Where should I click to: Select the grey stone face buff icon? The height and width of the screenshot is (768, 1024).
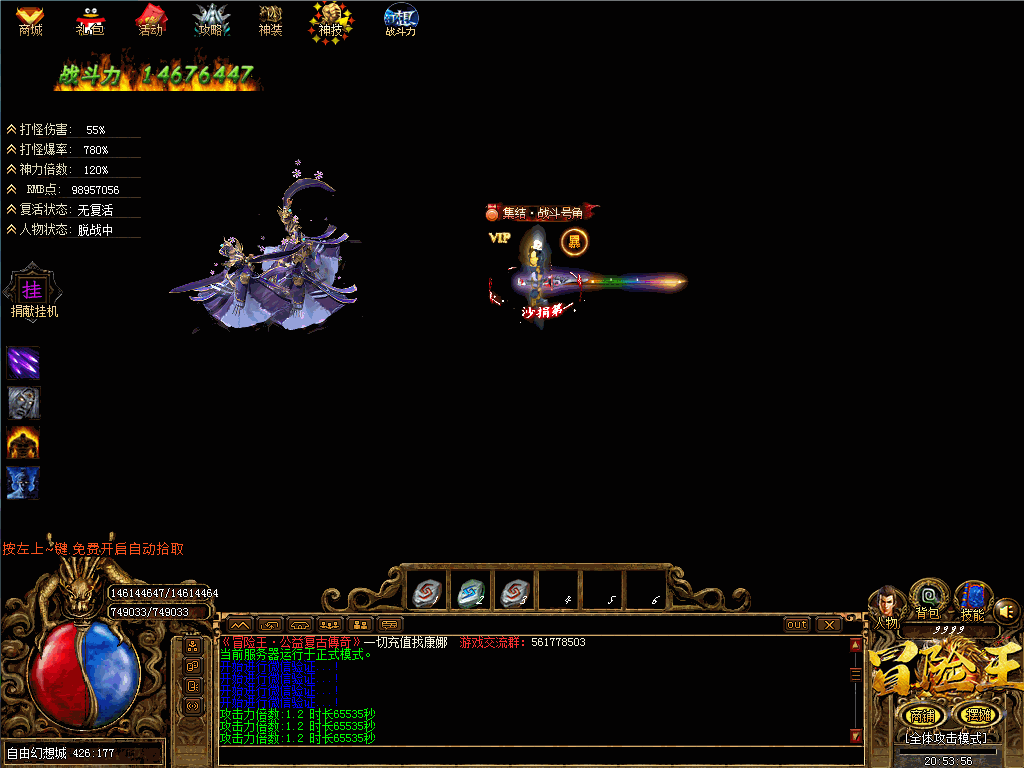pos(23,402)
